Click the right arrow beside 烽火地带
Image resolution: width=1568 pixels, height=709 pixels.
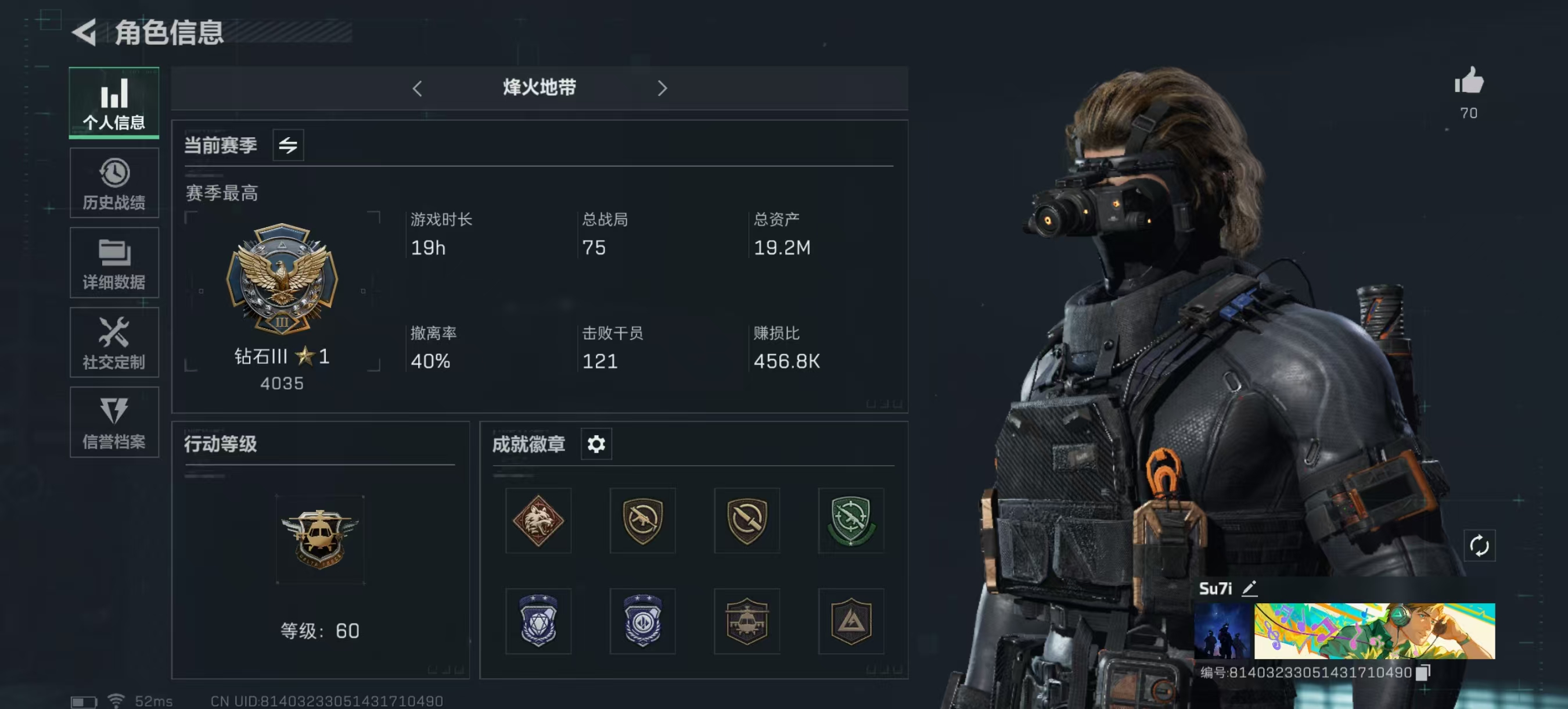pos(662,89)
